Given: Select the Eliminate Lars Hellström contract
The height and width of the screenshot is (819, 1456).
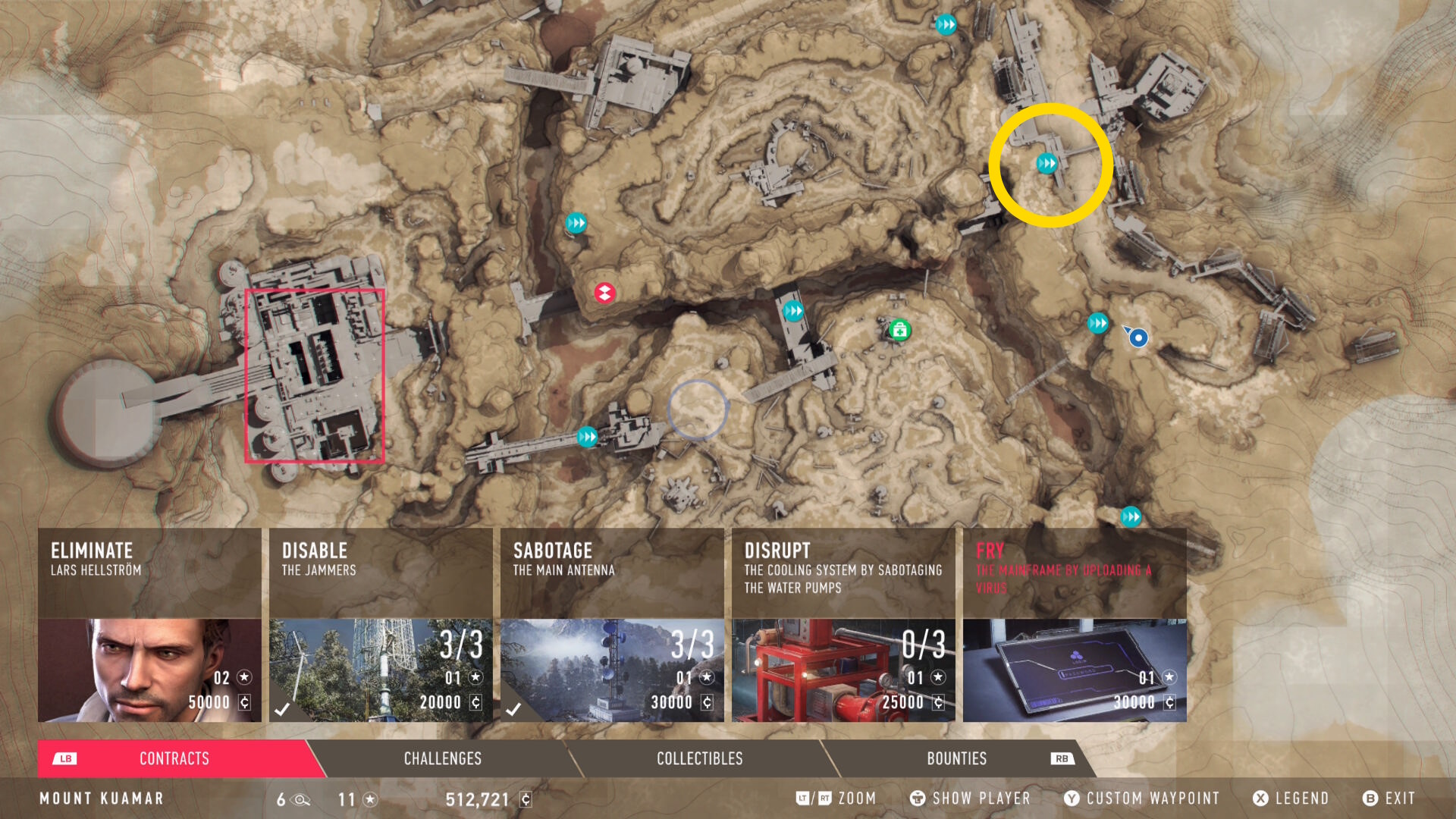Looking at the screenshot, I should 149,625.
